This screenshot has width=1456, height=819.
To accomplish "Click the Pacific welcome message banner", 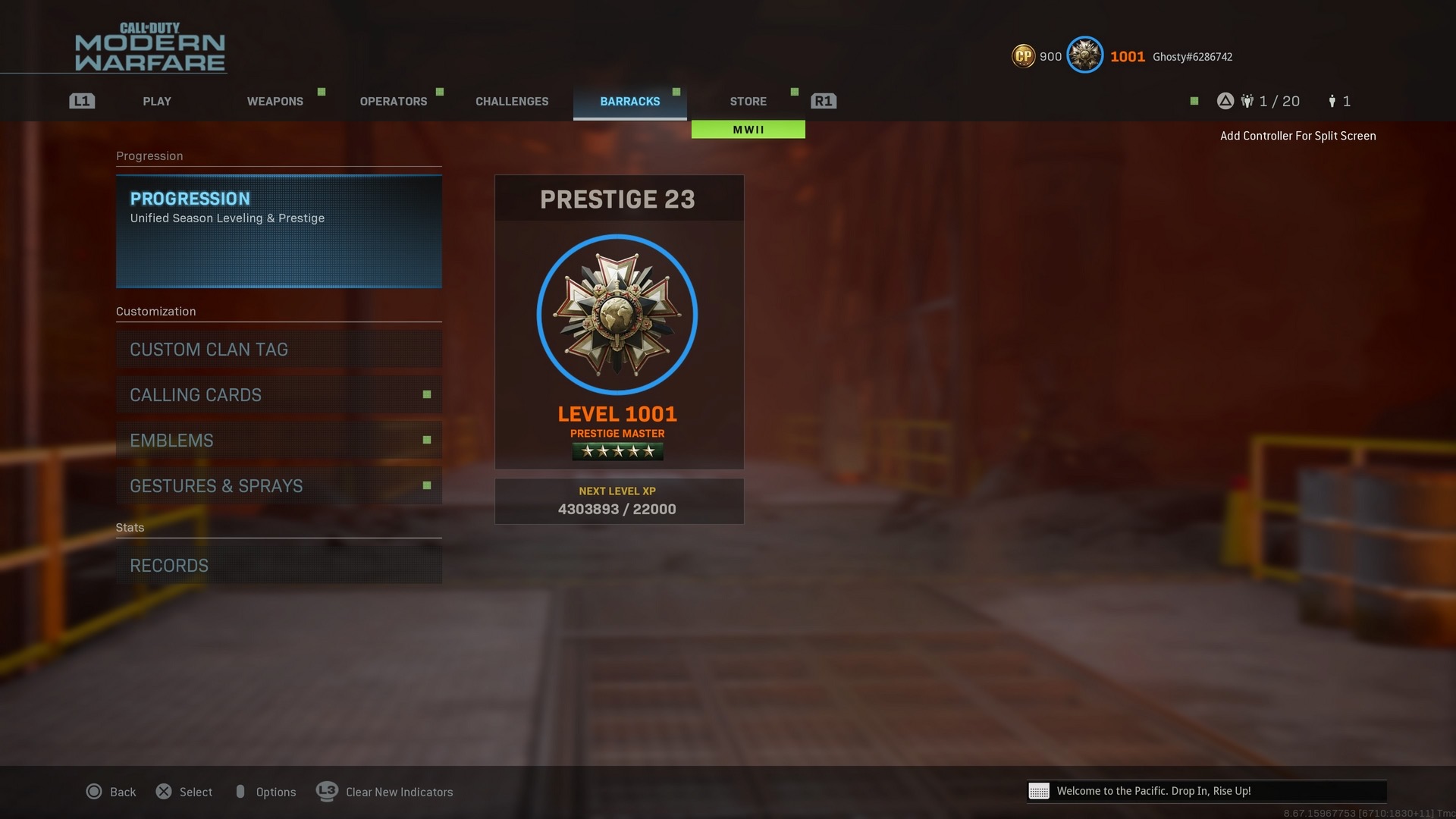I will [1206, 791].
